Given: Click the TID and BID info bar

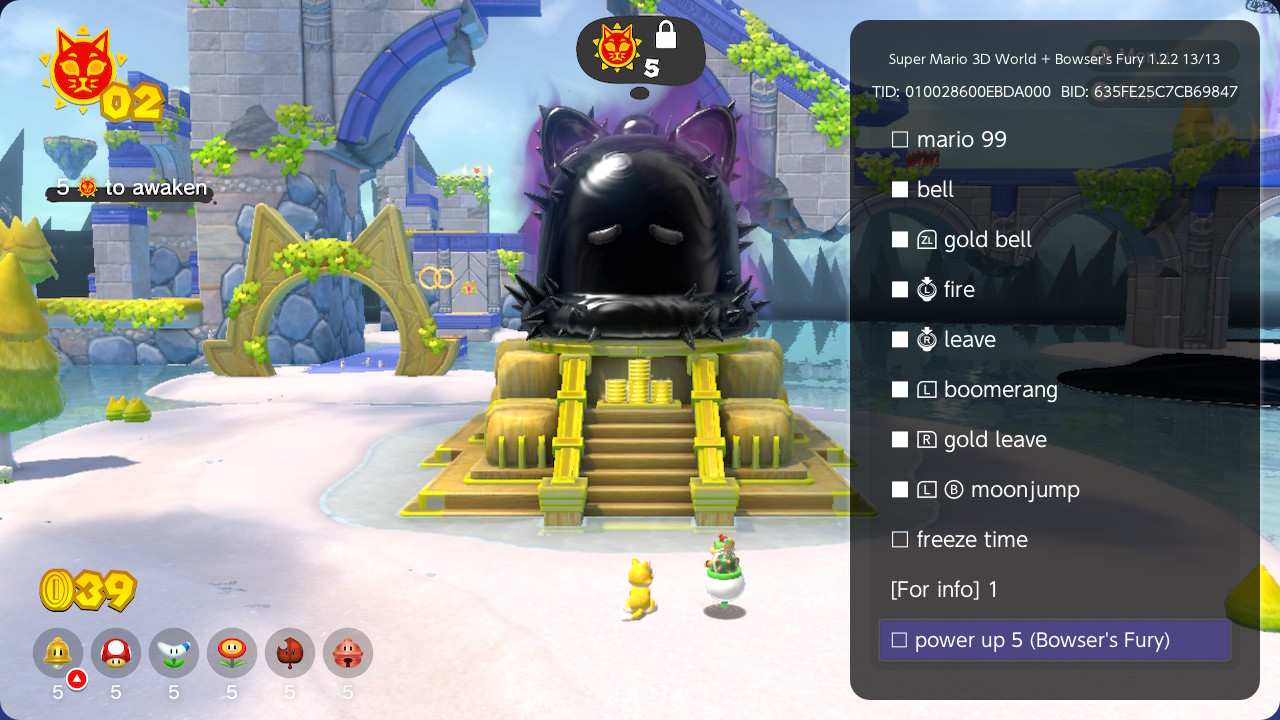Looking at the screenshot, I should coord(1054,92).
